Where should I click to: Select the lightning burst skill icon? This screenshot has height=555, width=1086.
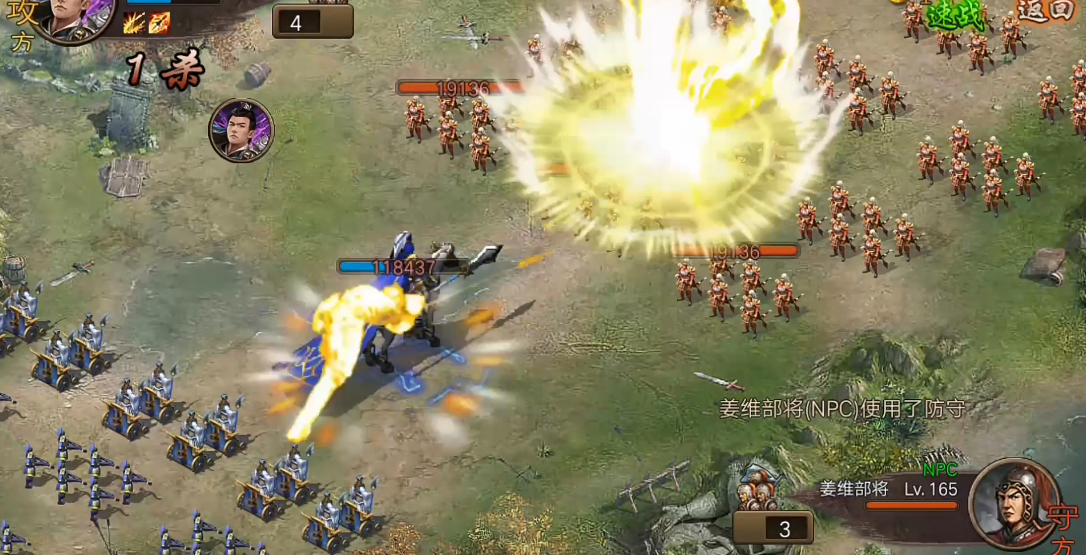pyautogui.click(x=134, y=23)
